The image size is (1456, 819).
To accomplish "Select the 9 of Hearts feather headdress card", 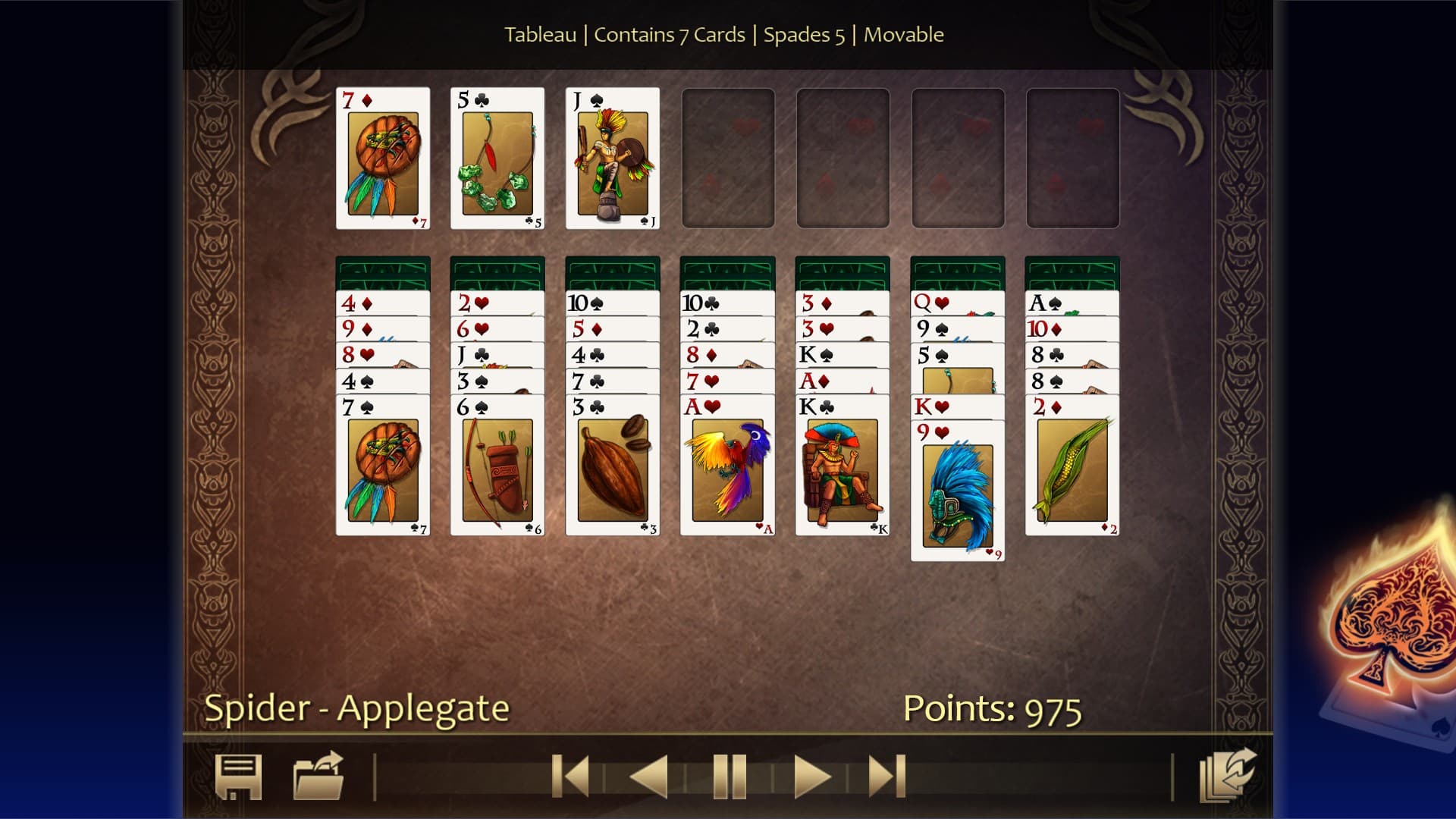I will (x=957, y=493).
